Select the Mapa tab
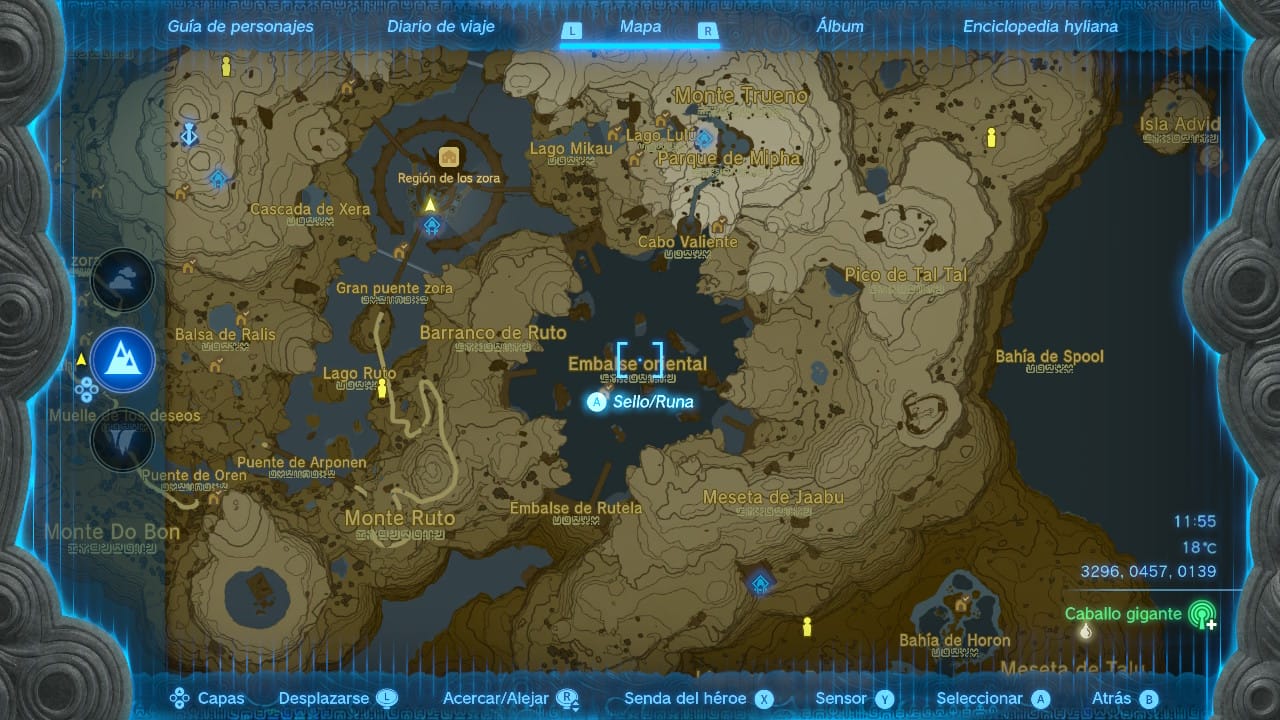This screenshot has width=1280, height=720. pyautogui.click(x=640, y=27)
